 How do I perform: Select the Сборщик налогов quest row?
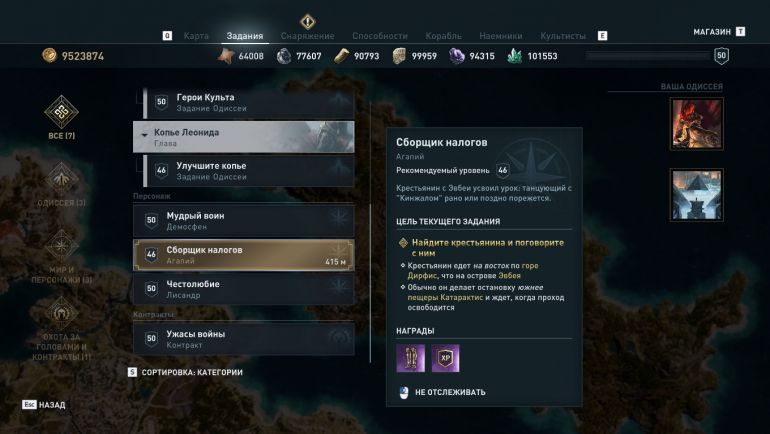pyautogui.click(x=243, y=255)
